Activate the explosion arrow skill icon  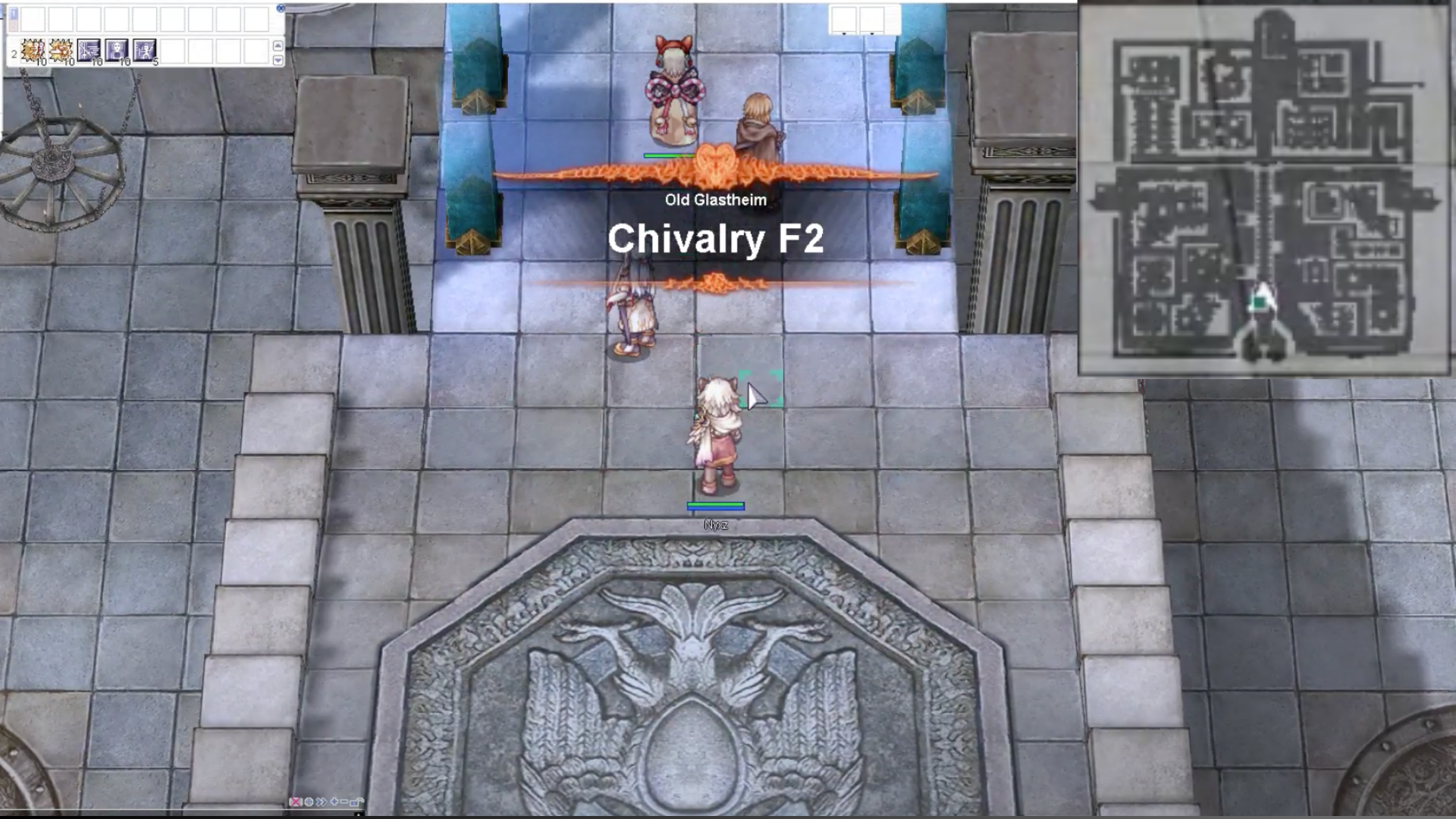[x=61, y=51]
